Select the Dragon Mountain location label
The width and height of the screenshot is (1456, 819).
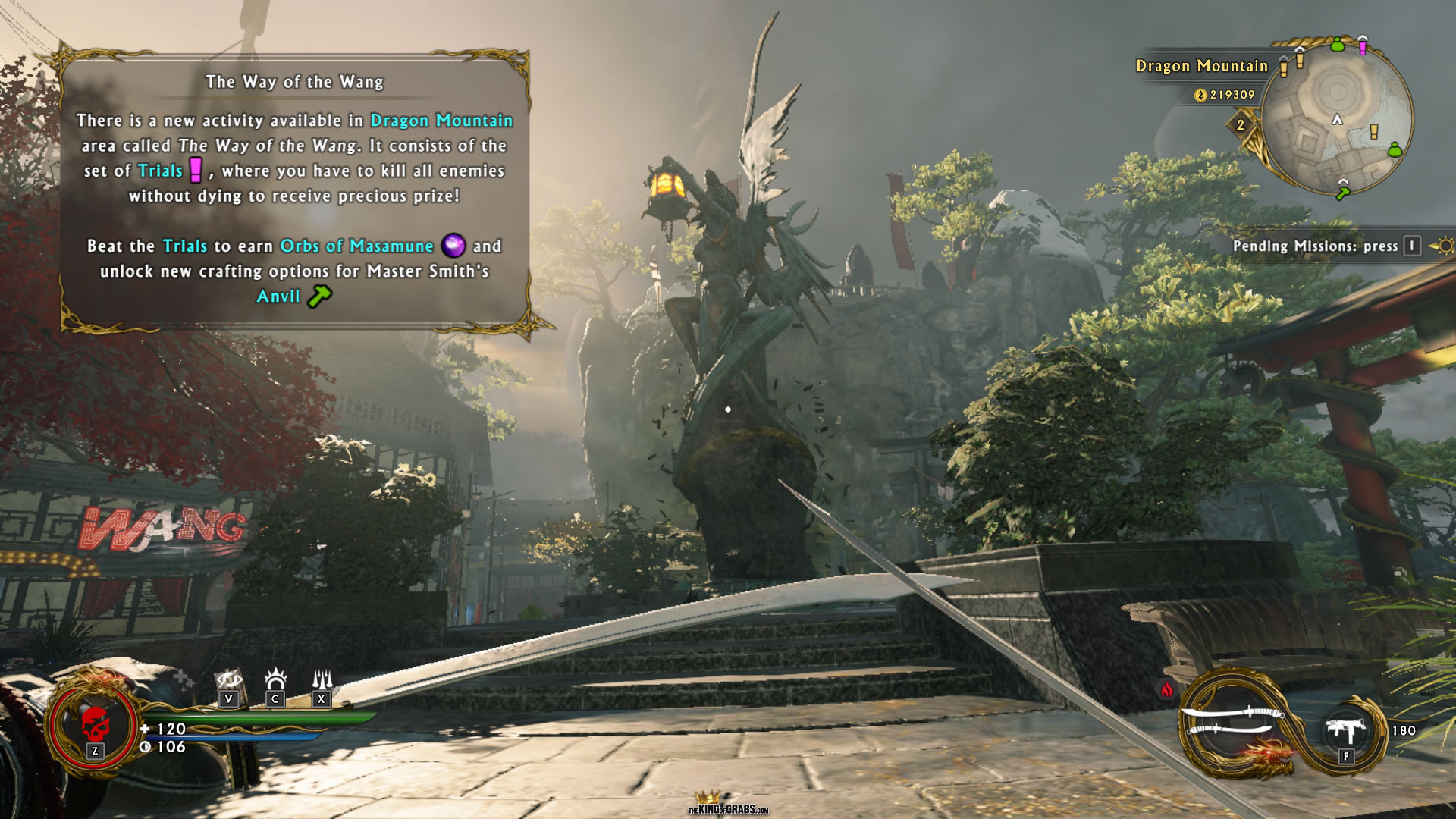(1201, 66)
